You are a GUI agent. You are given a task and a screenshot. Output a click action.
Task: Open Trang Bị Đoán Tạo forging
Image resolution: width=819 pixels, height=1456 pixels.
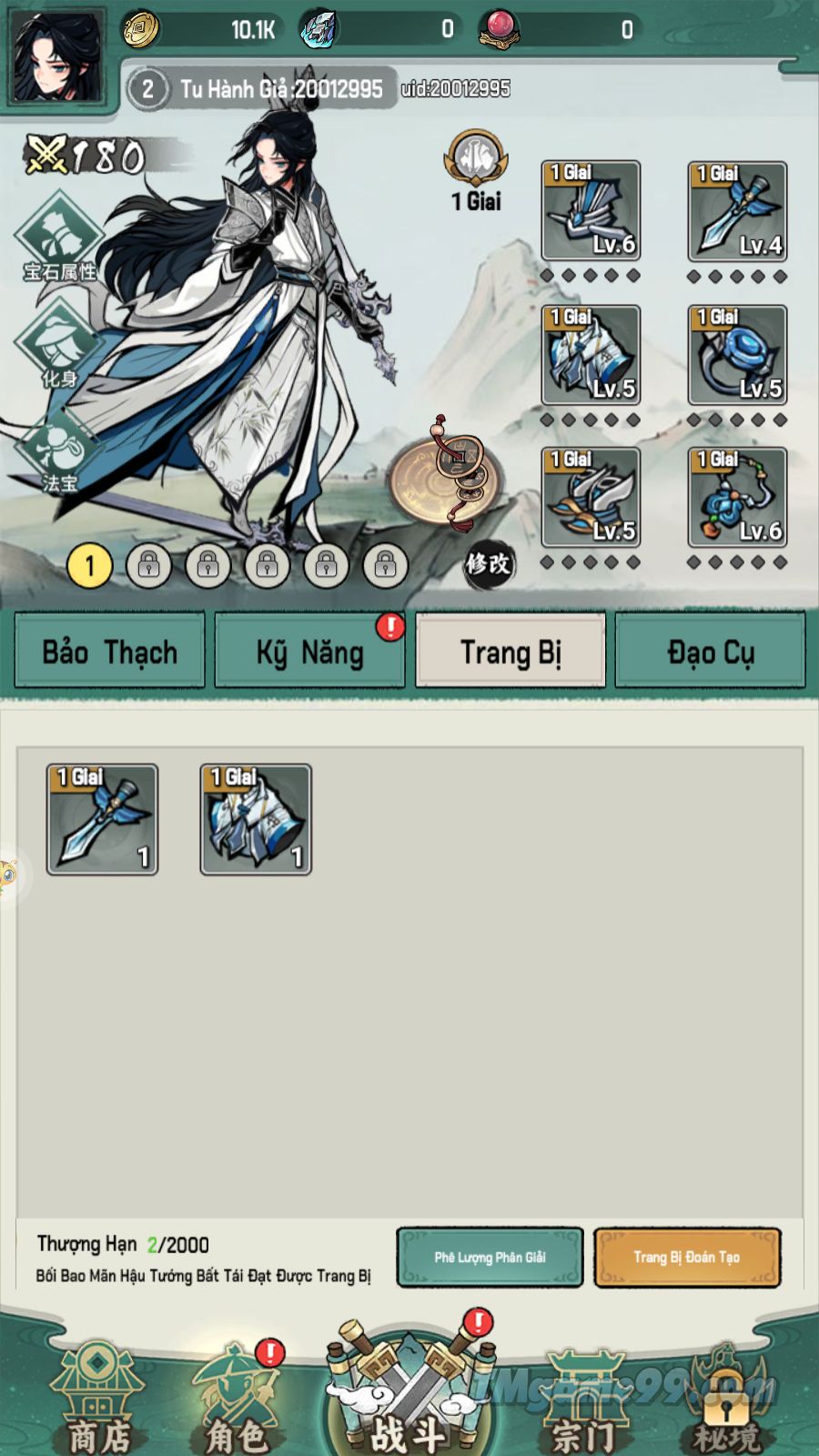pyautogui.click(x=687, y=1258)
